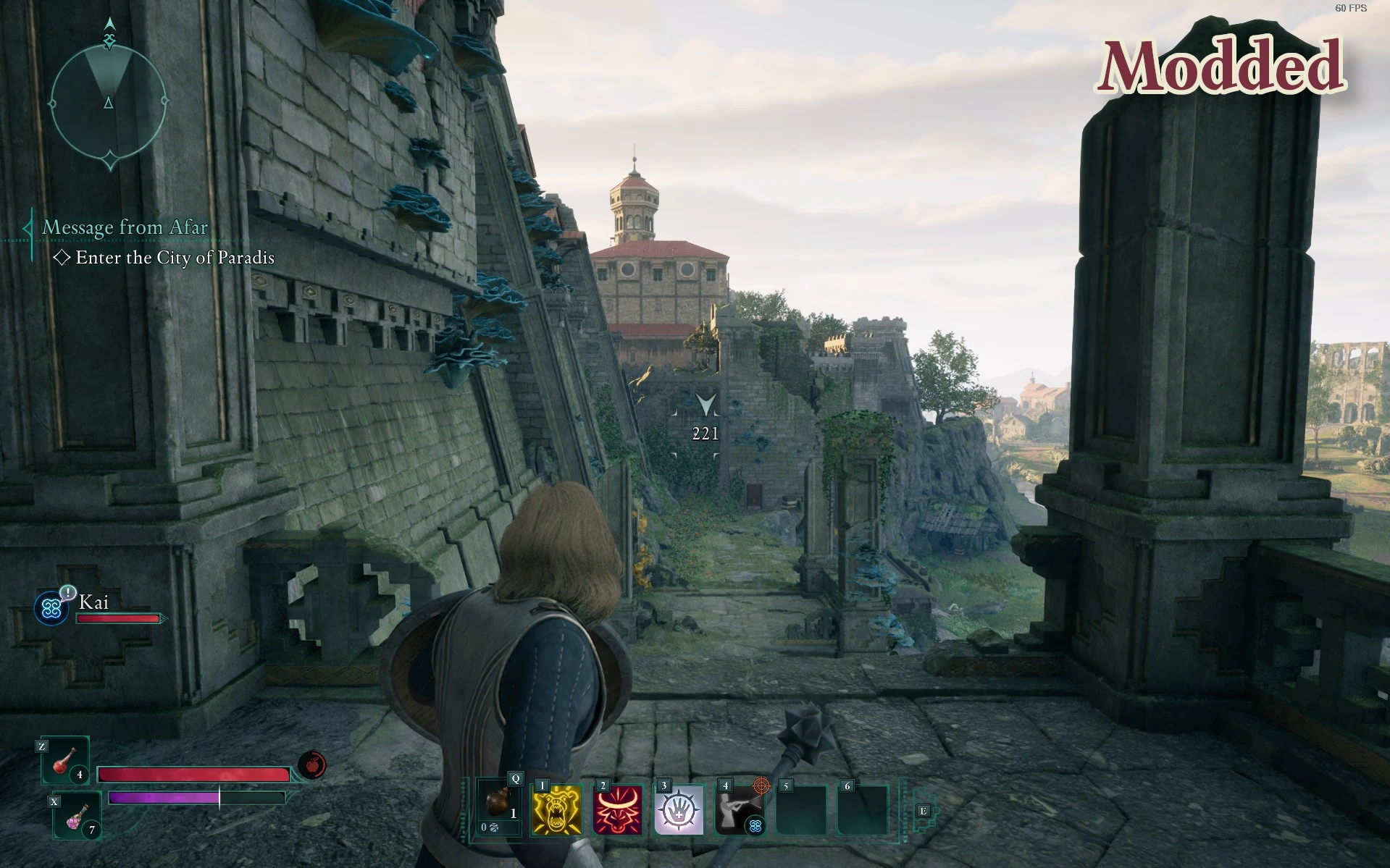Use the pink essence potion slot
Screen dimensions: 1390x868
coord(78,817)
